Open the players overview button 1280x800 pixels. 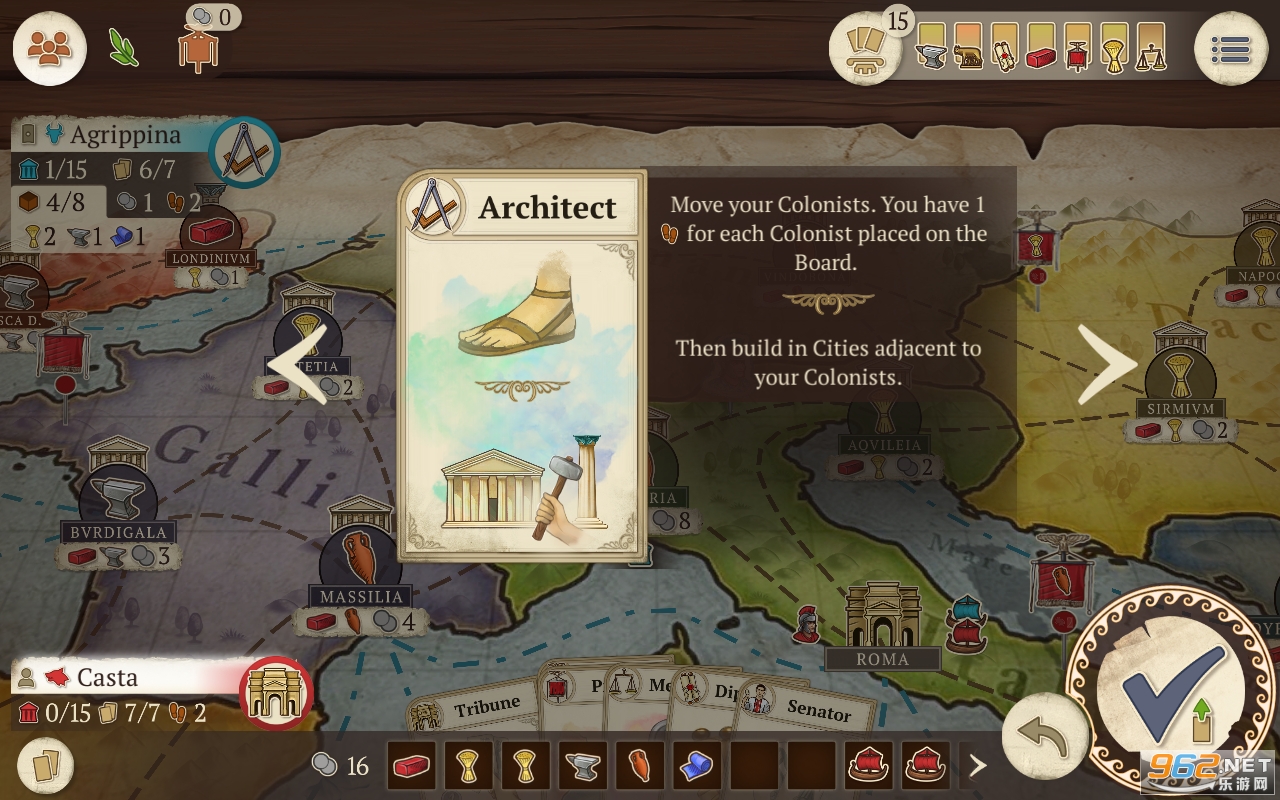pyautogui.click(x=49, y=48)
